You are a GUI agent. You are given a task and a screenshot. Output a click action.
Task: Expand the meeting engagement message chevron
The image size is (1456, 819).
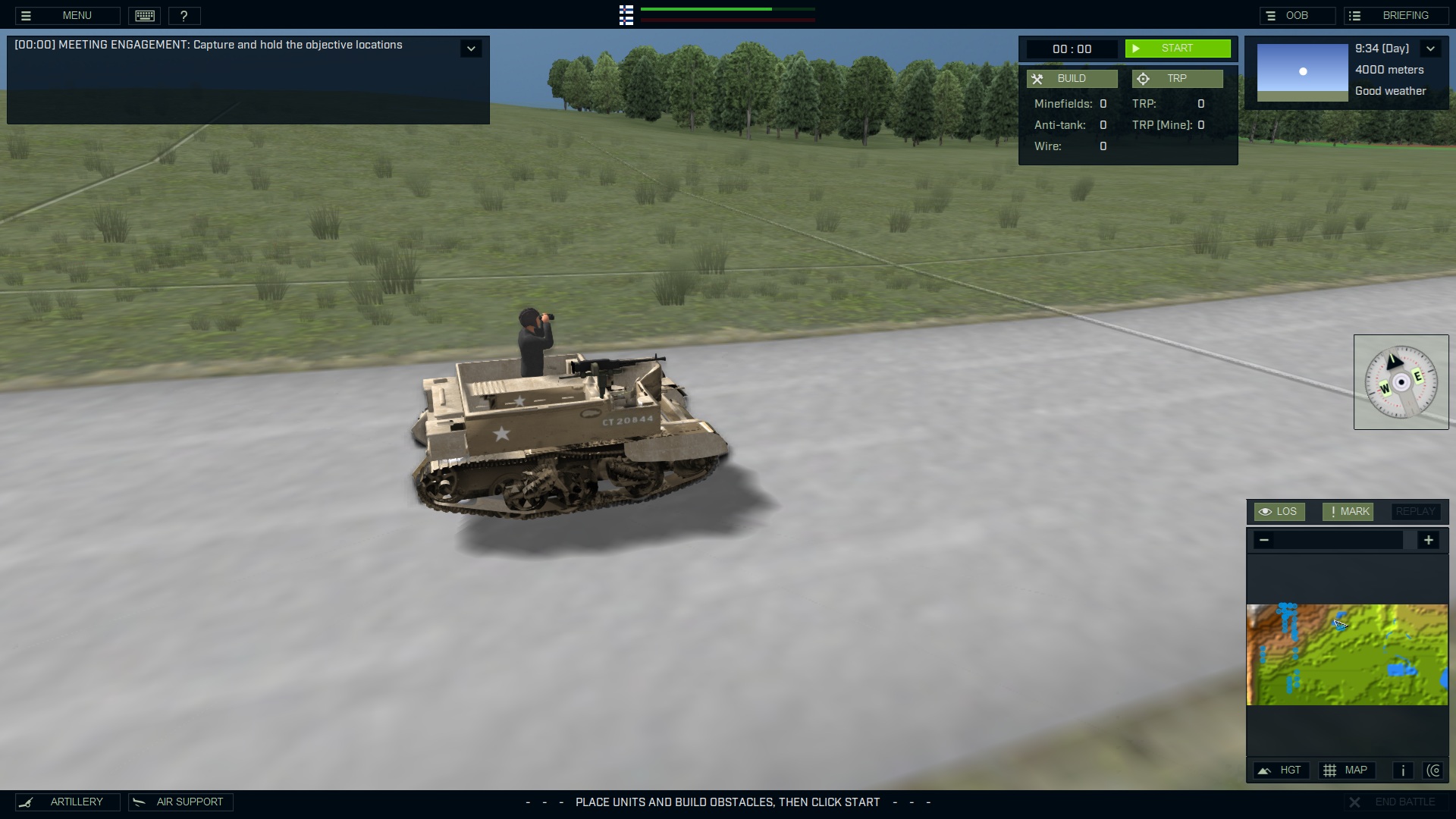click(472, 48)
